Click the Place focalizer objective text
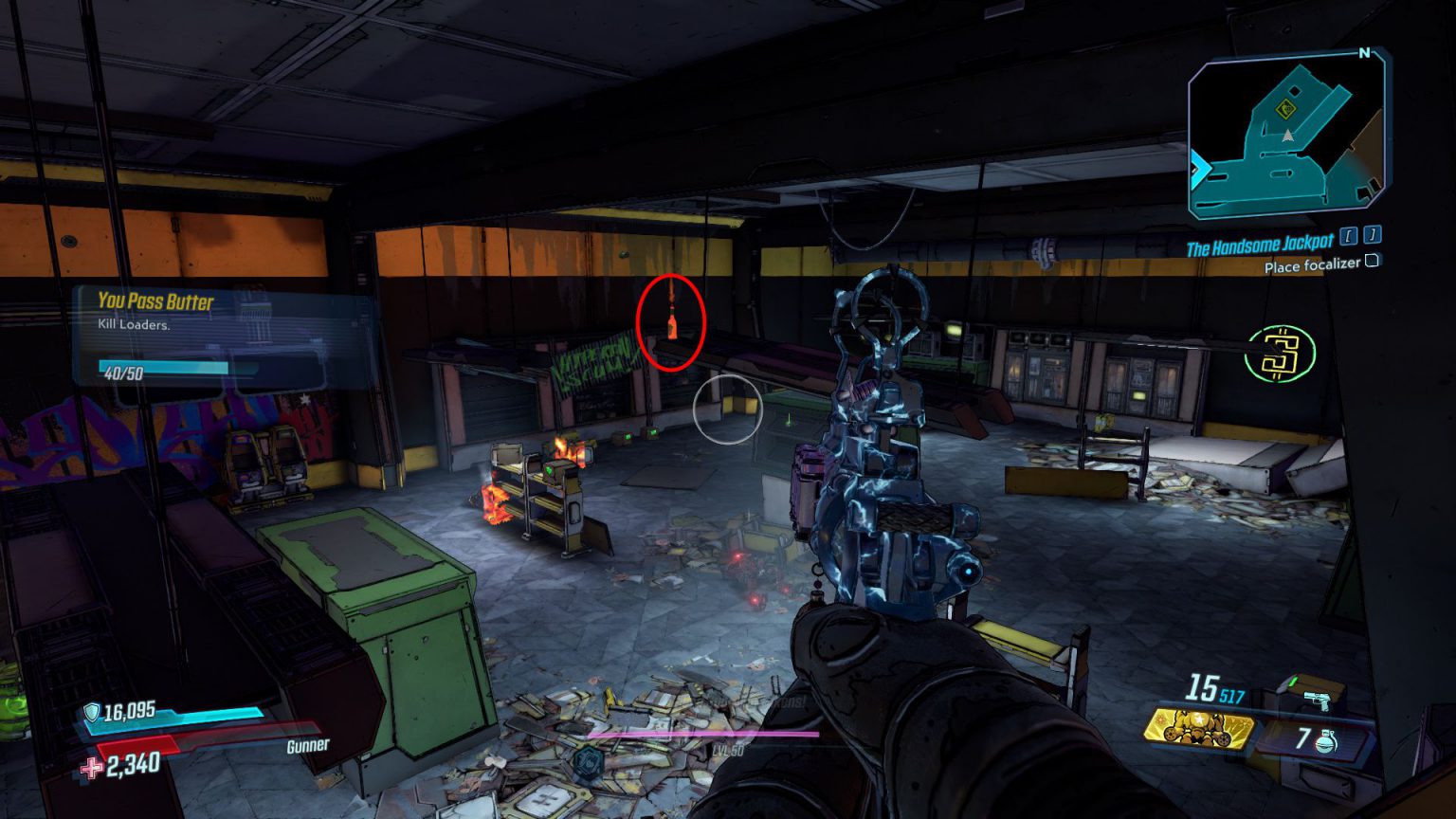 point(1311,266)
